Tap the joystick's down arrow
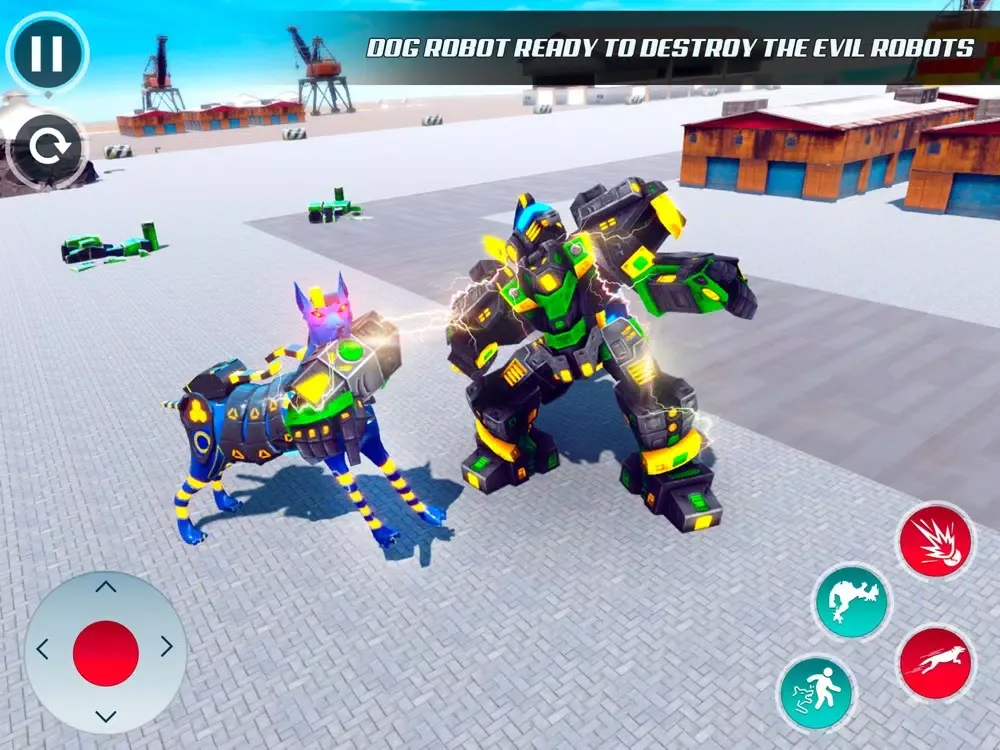The image size is (1000, 750). coord(106,716)
